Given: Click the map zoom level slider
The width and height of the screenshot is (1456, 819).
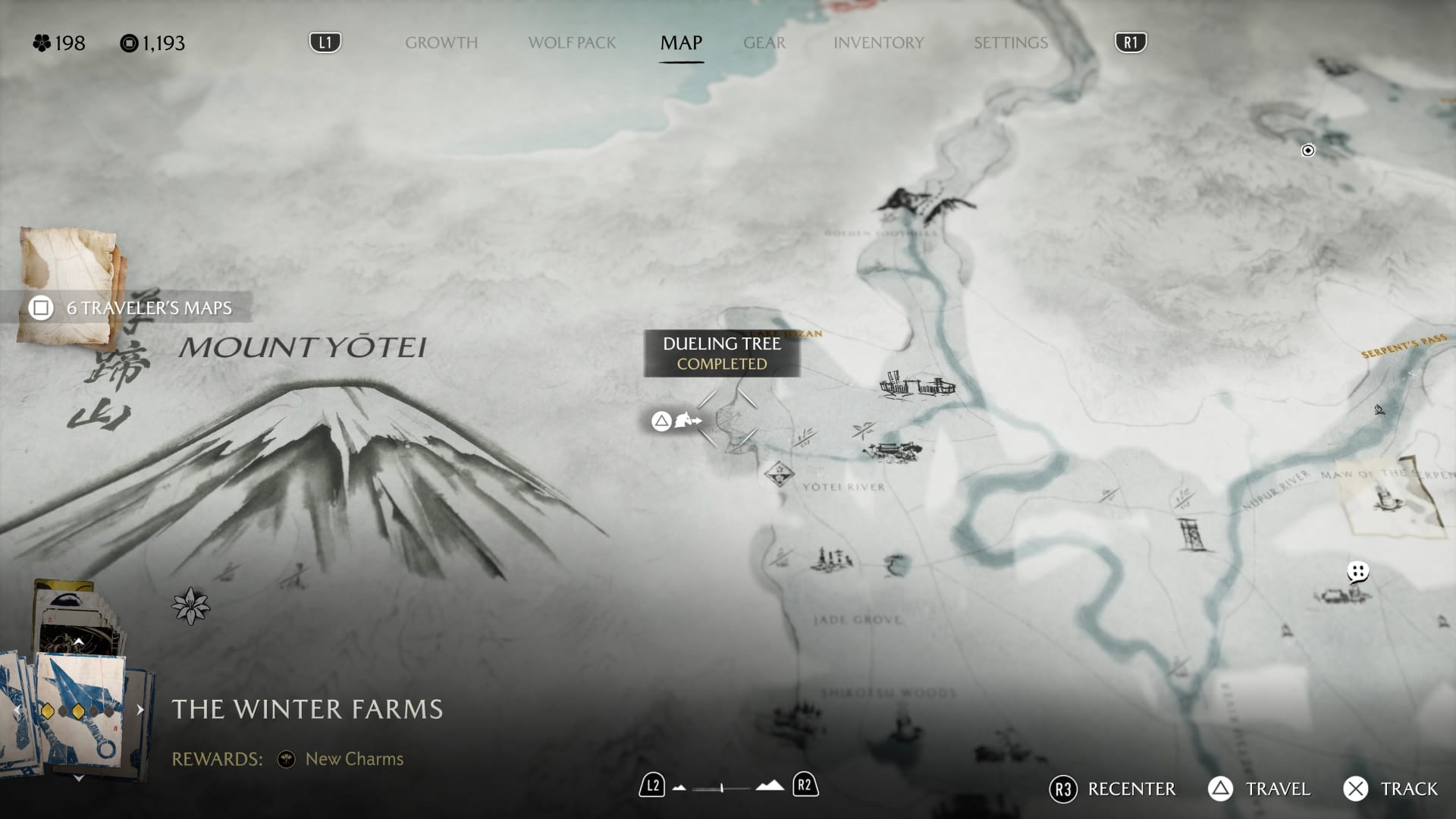Looking at the screenshot, I should pyautogui.click(x=722, y=788).
